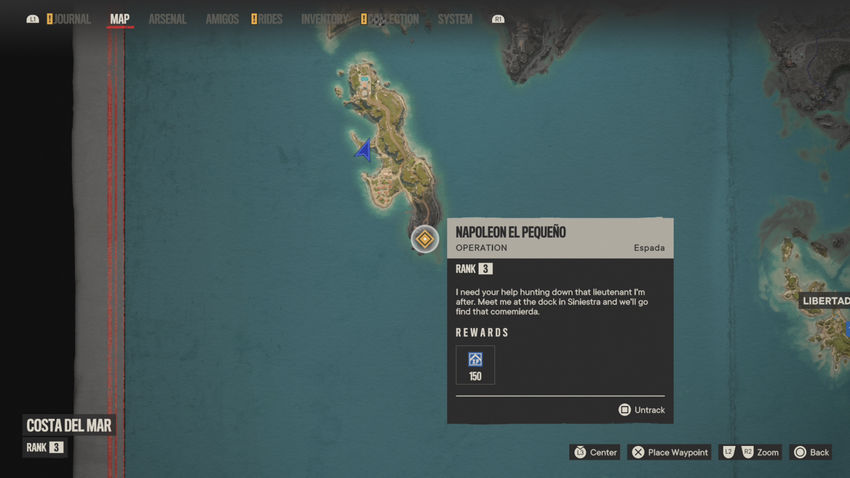Untrack the Napoleon El Pequeño operation

[x=641, y=410]
